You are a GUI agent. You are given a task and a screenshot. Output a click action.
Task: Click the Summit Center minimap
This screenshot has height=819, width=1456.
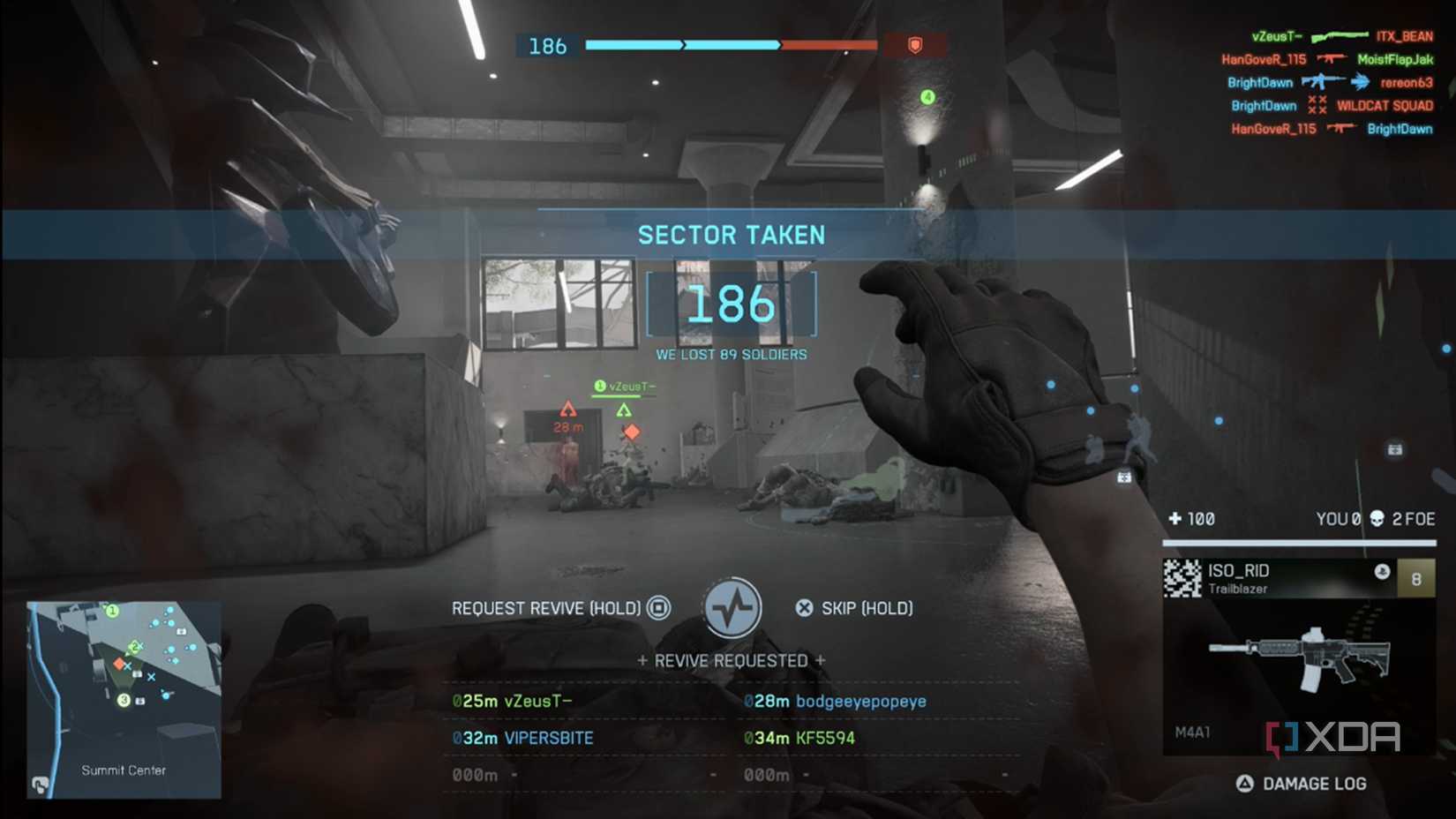point(124,699)
